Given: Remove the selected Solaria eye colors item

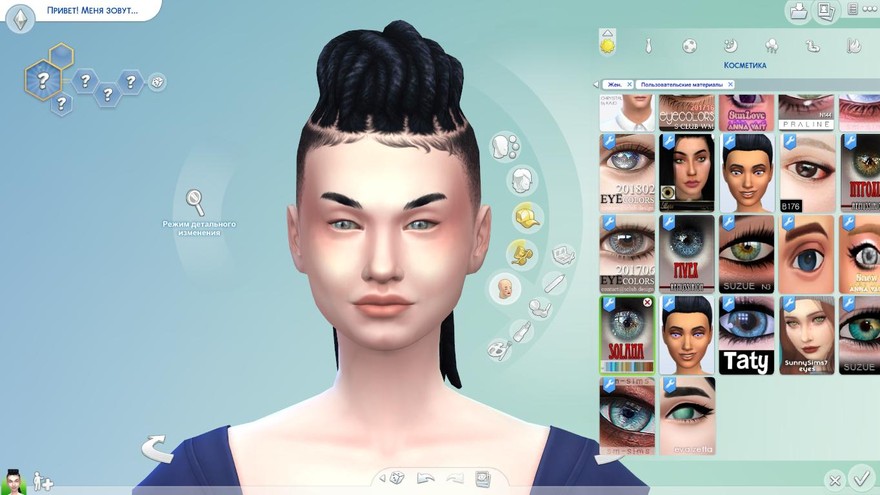Looking at the screenshot, I should tap(647, 302).
